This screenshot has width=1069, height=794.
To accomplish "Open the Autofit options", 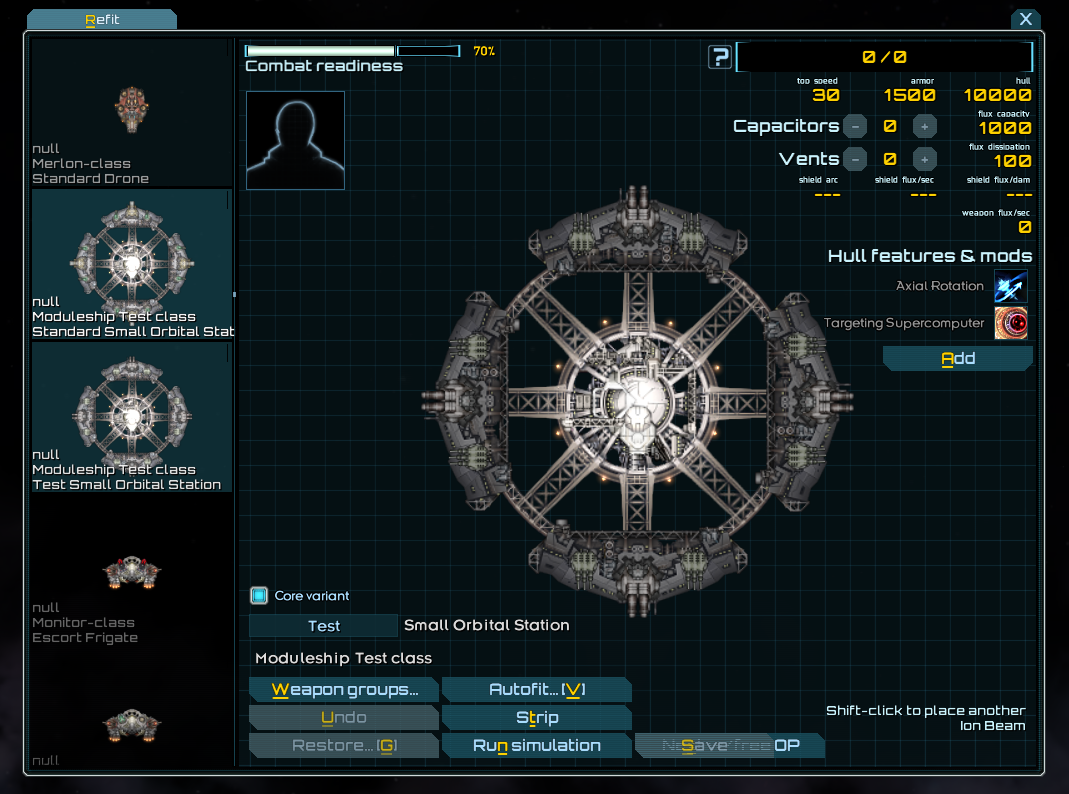I will click(536, 690).
